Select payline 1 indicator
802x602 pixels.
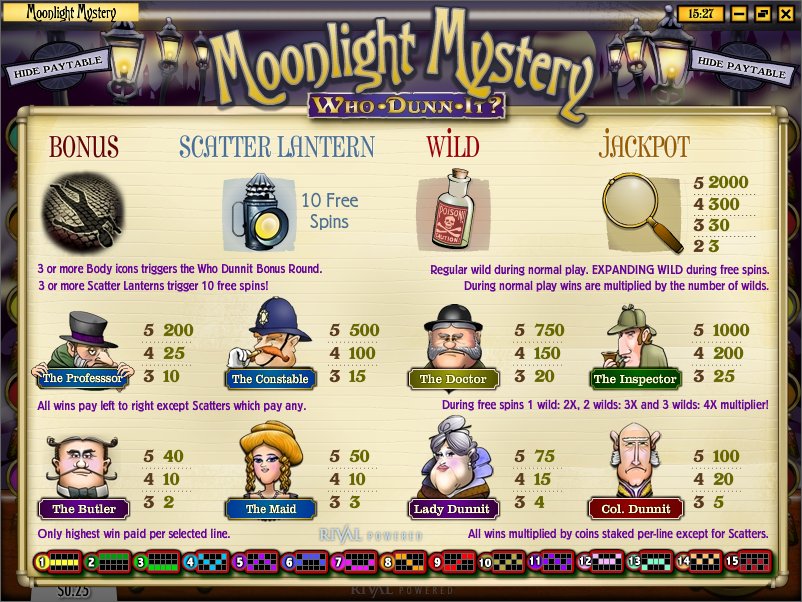(58, 563)
